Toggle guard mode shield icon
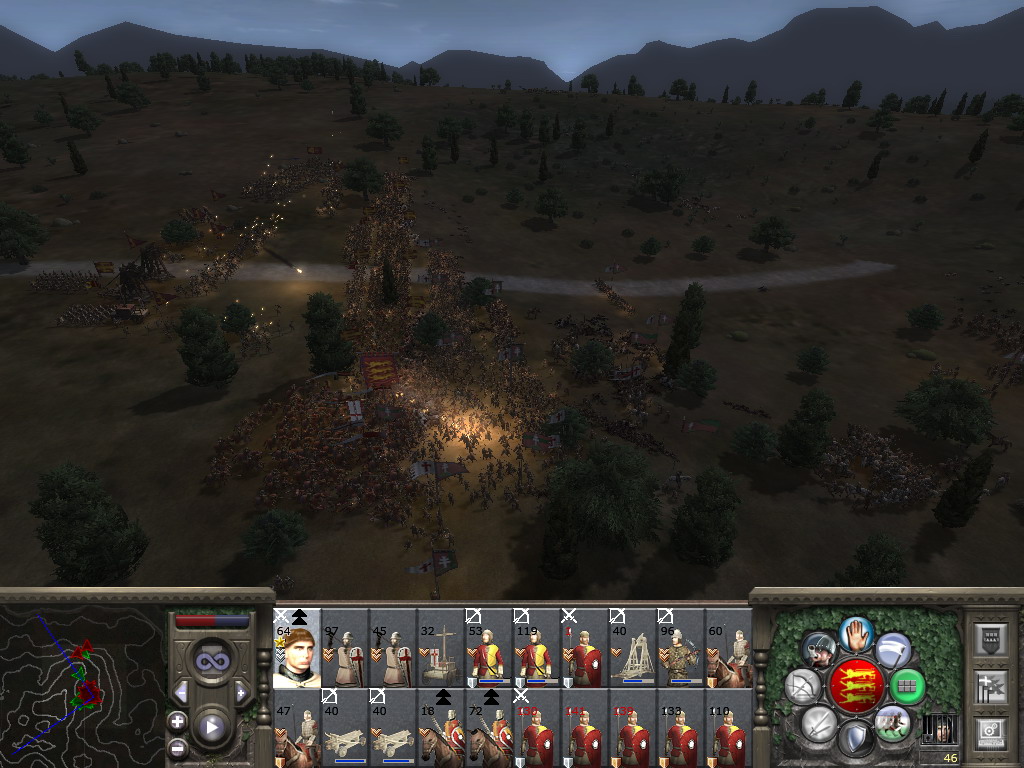 pyautogui.click(x=856, y=739)
